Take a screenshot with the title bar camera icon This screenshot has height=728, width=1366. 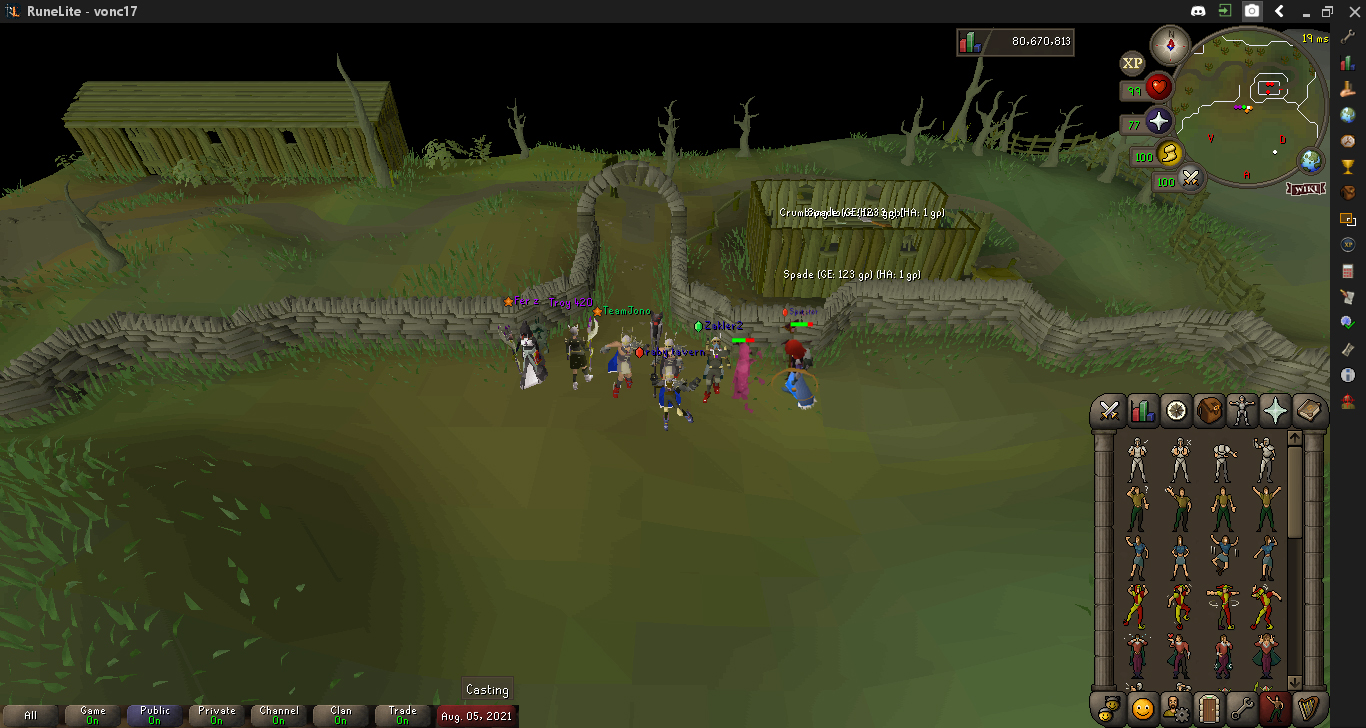[x=1252, y=12]
